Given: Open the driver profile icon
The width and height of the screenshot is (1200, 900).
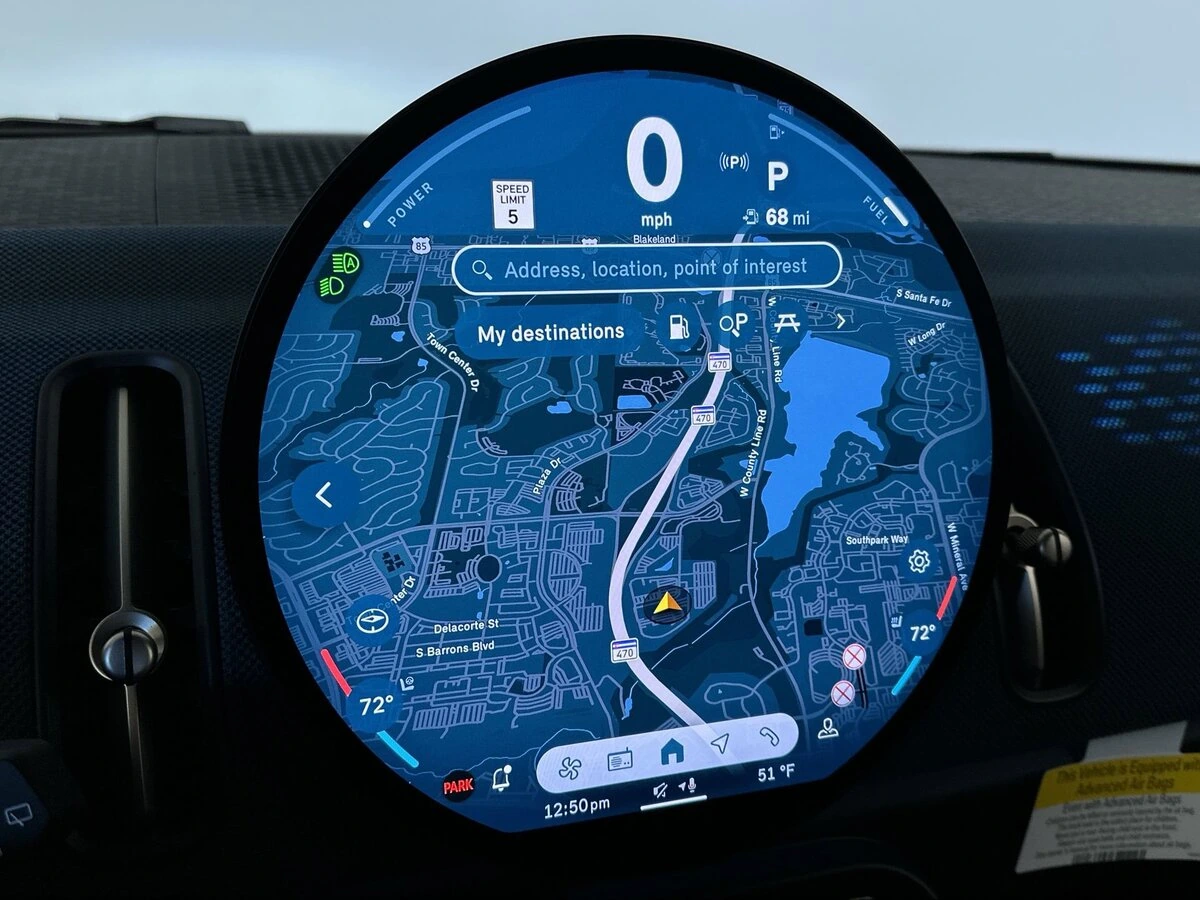Looking at the screenshot, I should (828, 728).
